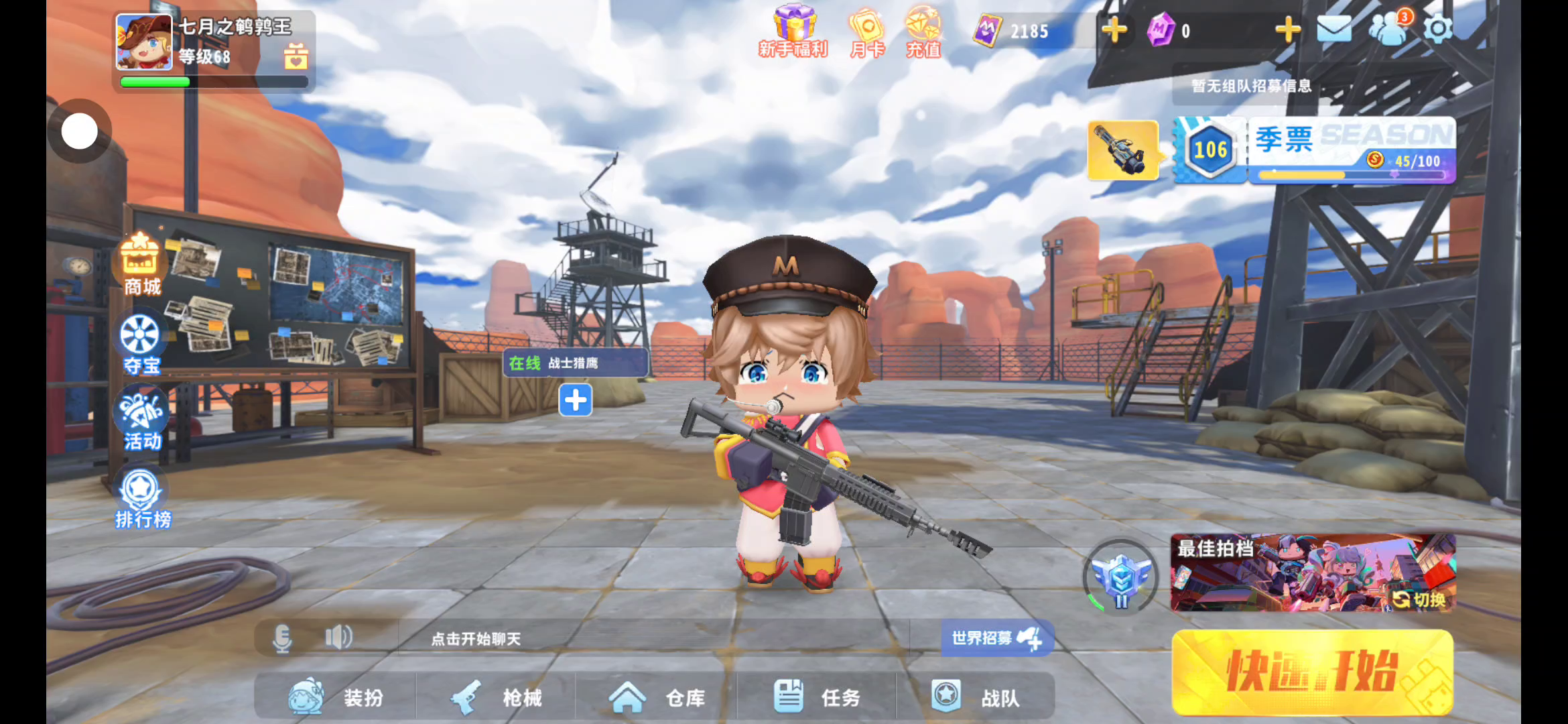The height and width of the screenshot is (724, 1568).
Task: Open the 商城 shop
Action: click(141, 264)
